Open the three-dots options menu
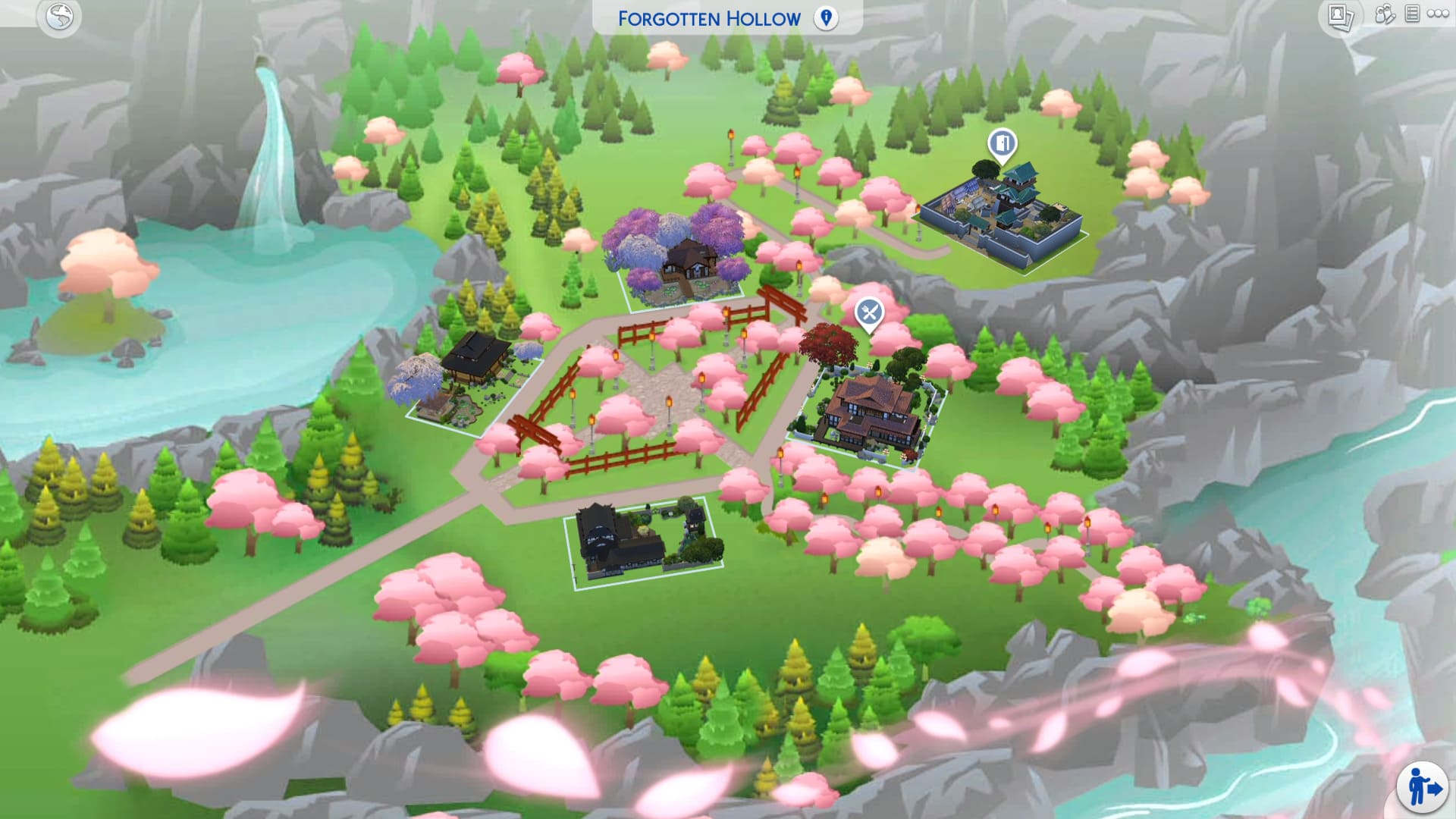Image resolution: width=1456 pixels, height=819 pixels. pyautogui.click(x=1438, y=14)
